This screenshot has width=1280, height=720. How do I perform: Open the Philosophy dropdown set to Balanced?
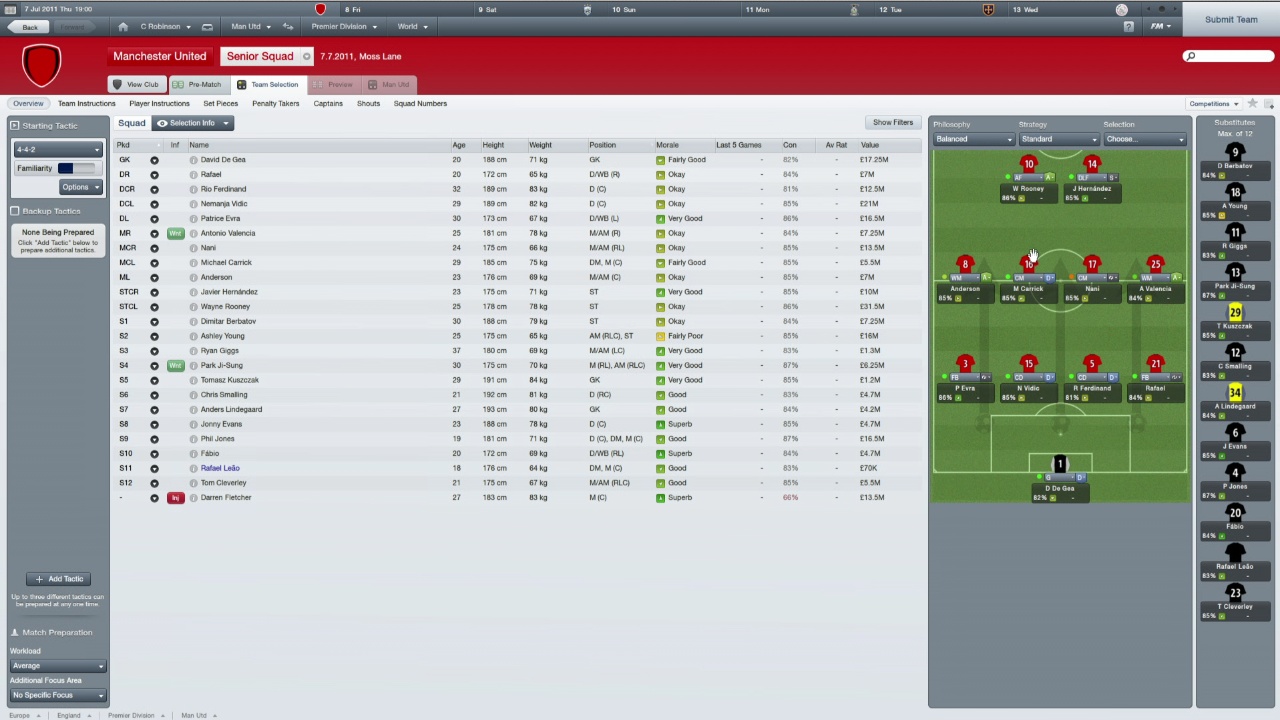(973, 138)
